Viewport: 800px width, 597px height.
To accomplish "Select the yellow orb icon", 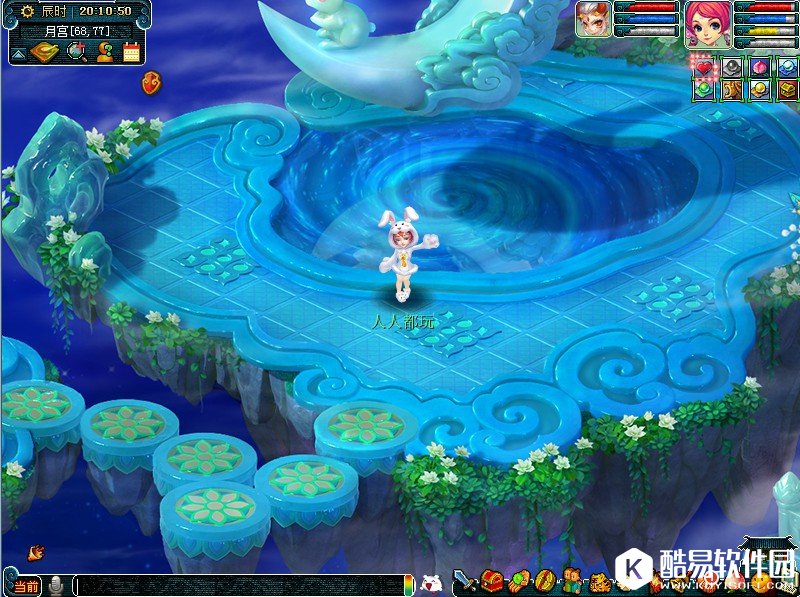I will [x=760, y=90].
